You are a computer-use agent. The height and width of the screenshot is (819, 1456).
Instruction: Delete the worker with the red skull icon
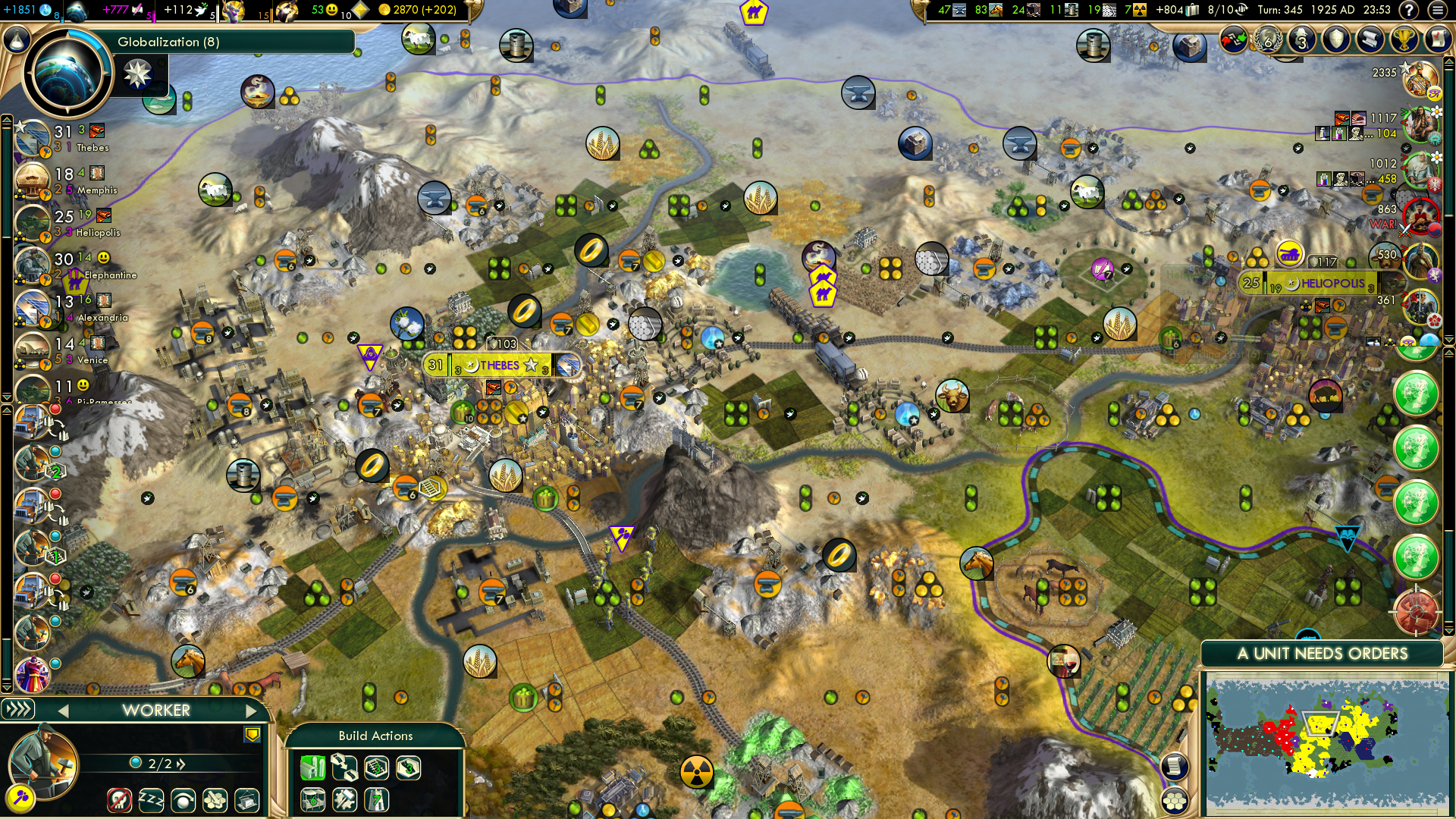pos(120,802)
